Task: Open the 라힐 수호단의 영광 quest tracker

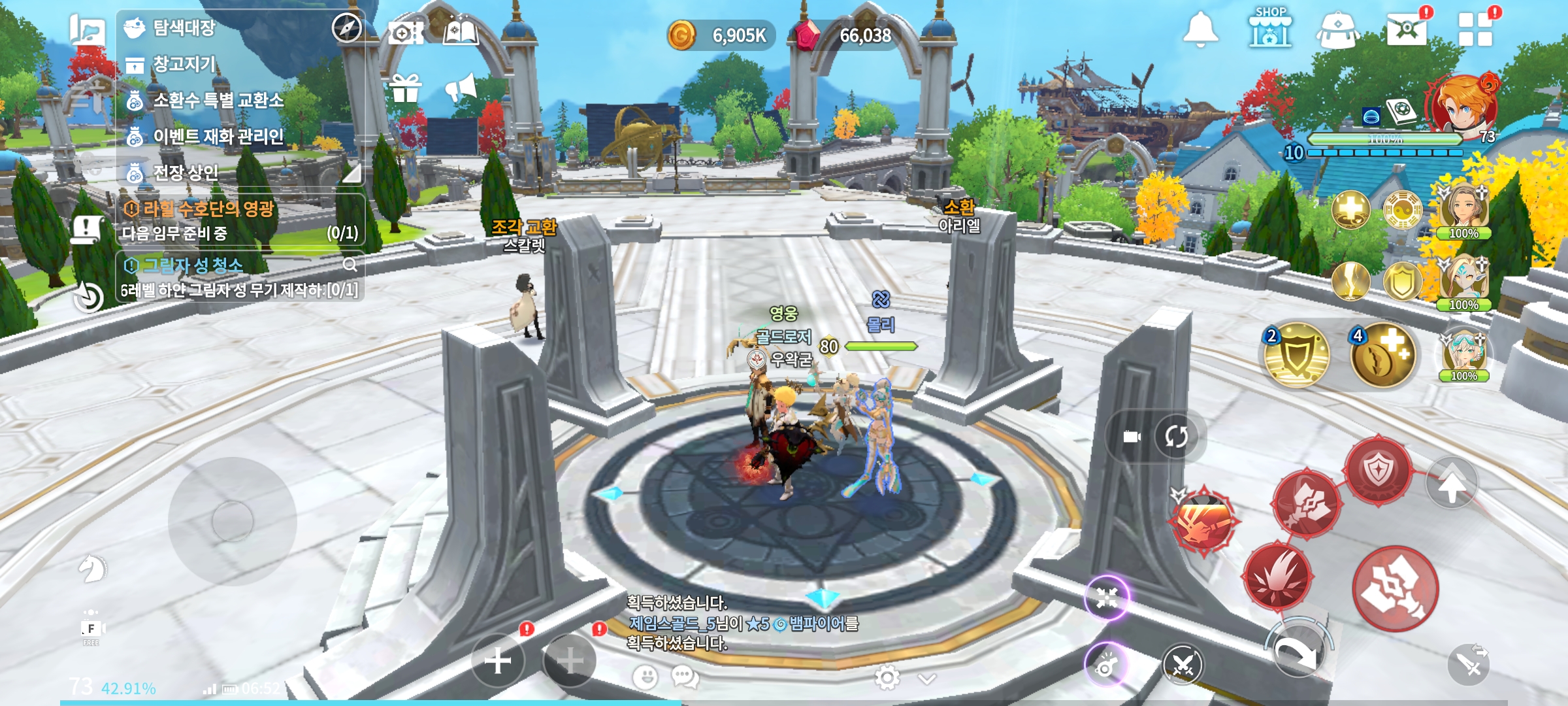Action: 239,220
